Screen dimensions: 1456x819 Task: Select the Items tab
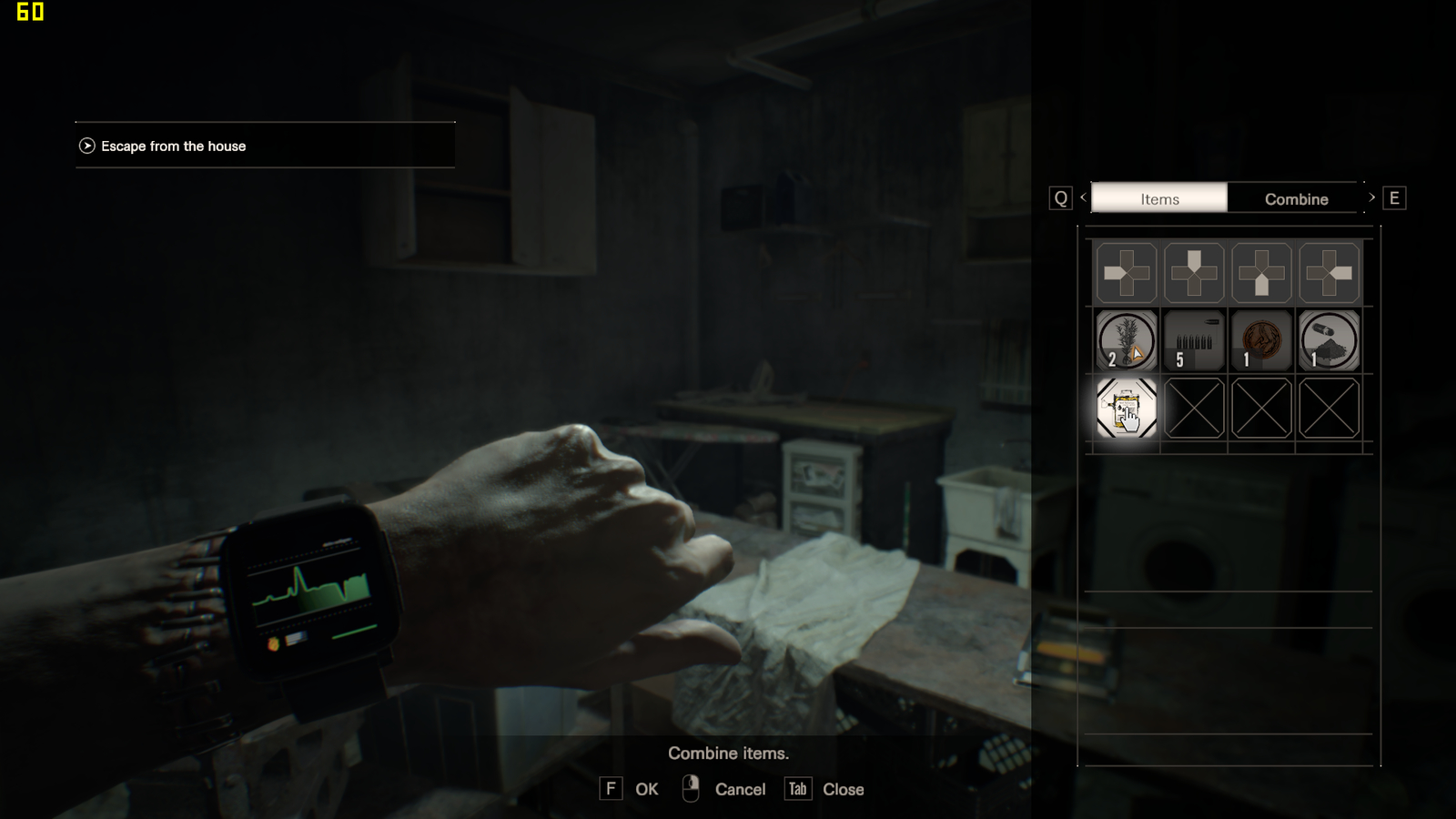(1159, 198)
